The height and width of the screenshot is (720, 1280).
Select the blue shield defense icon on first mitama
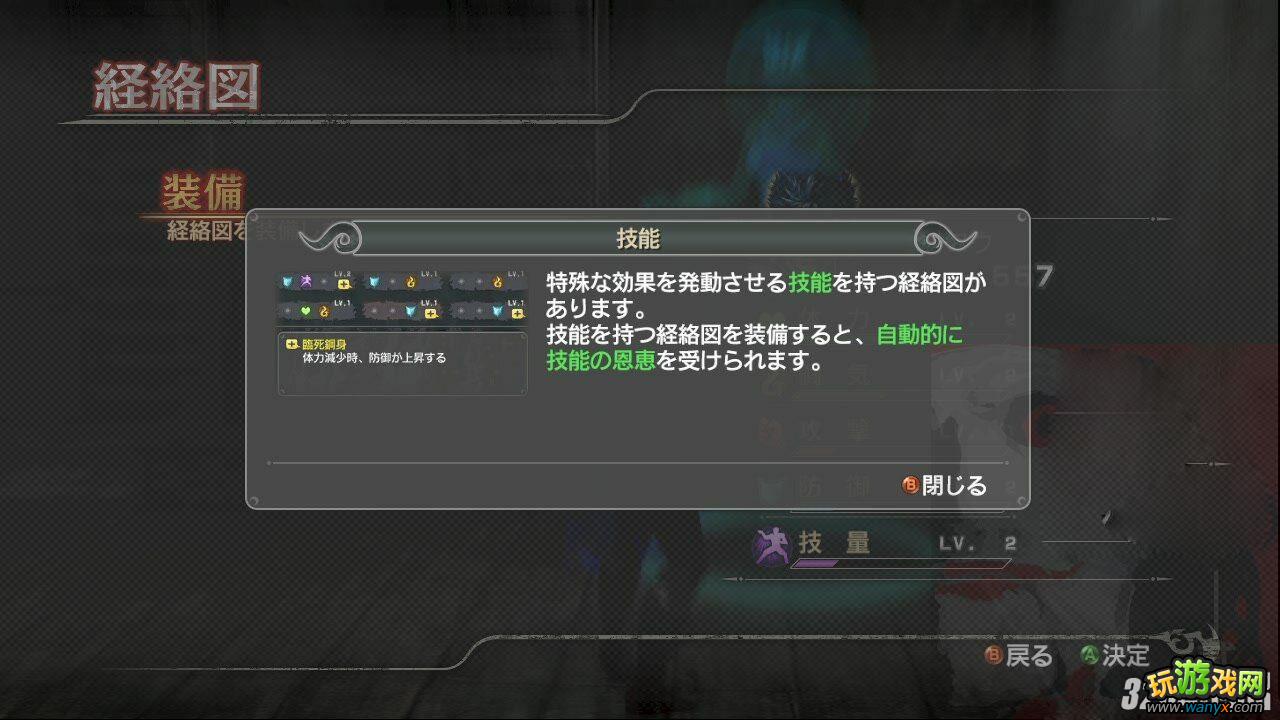point(289,281)
